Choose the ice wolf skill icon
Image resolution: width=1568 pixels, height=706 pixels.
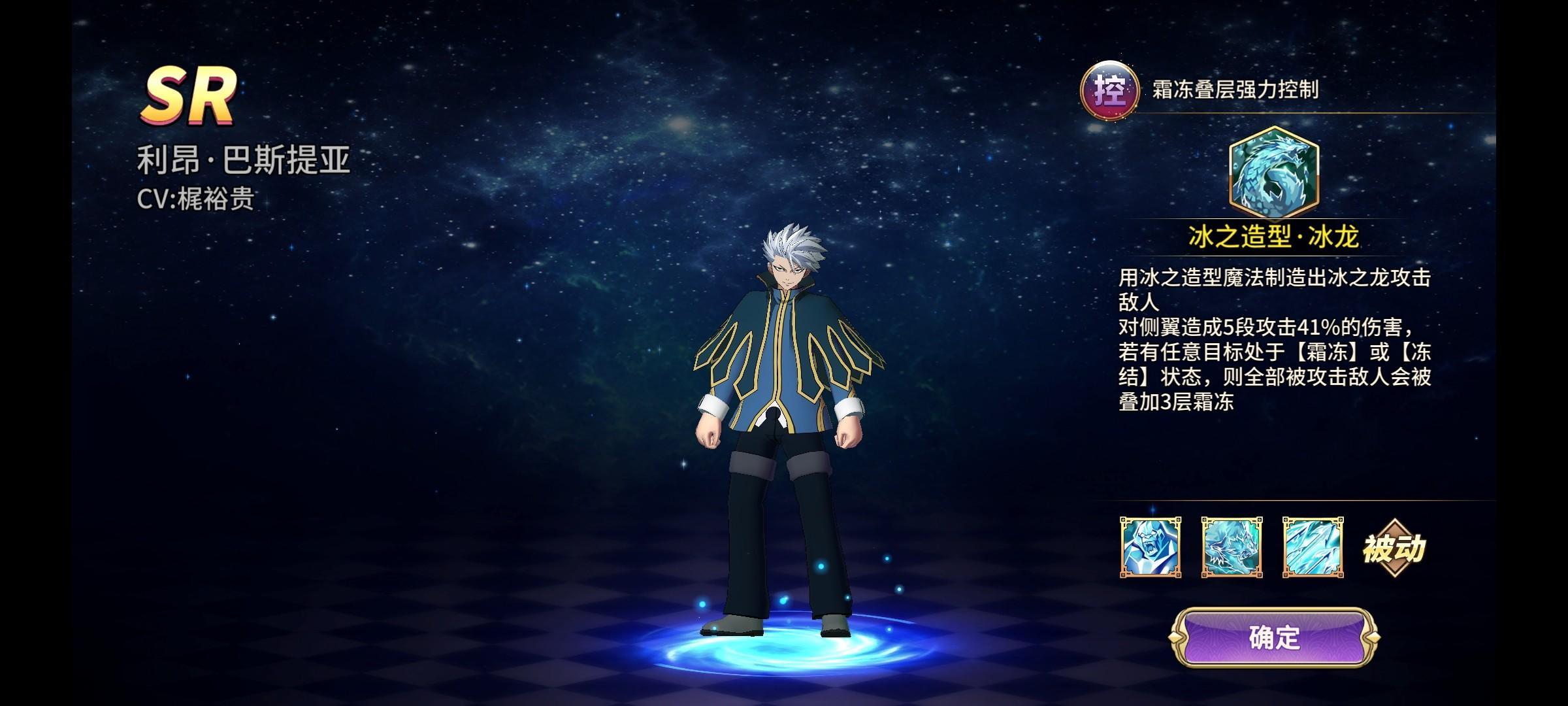pyautogui.click(x=1232, y=547)
